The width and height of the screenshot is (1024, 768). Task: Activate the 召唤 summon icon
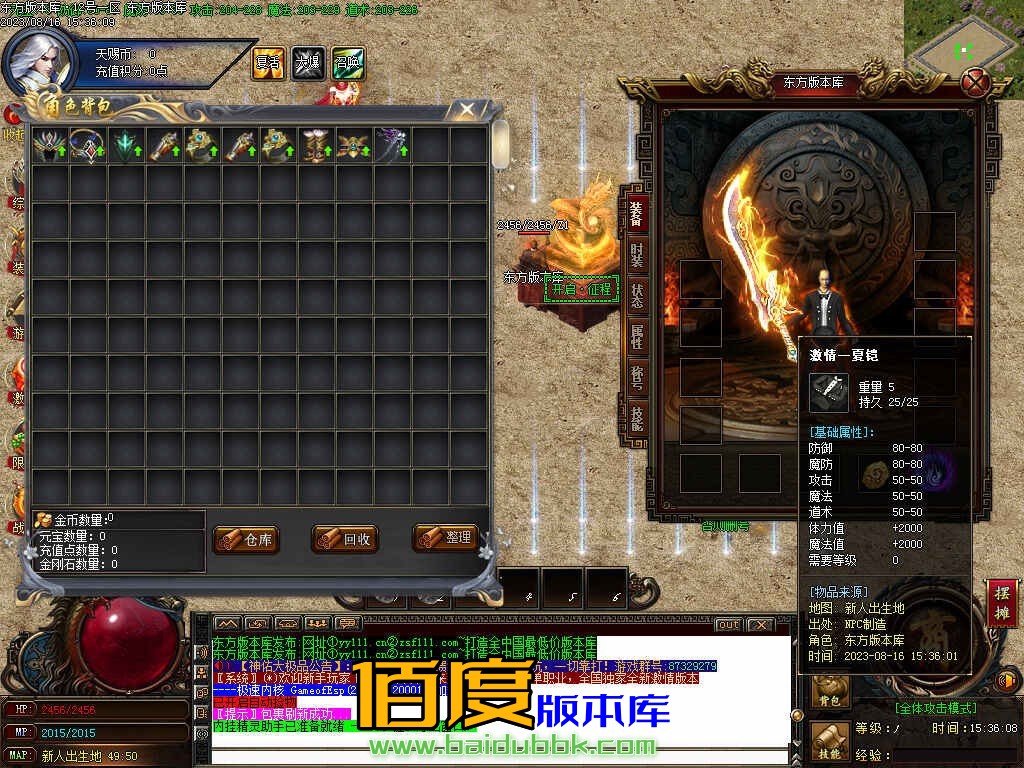[x=348, y=63]
